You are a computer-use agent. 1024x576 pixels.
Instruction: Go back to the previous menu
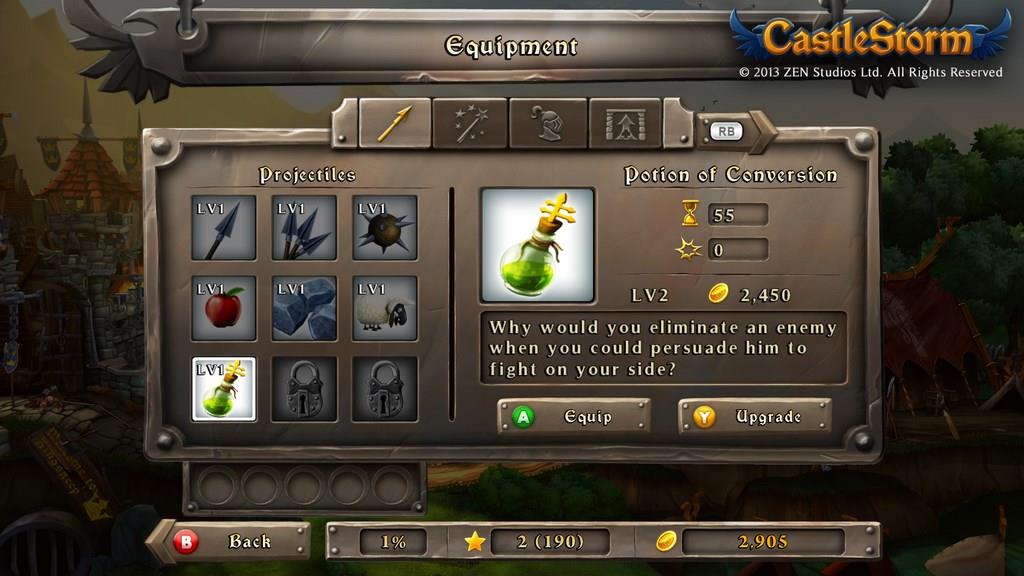point(234,542)
